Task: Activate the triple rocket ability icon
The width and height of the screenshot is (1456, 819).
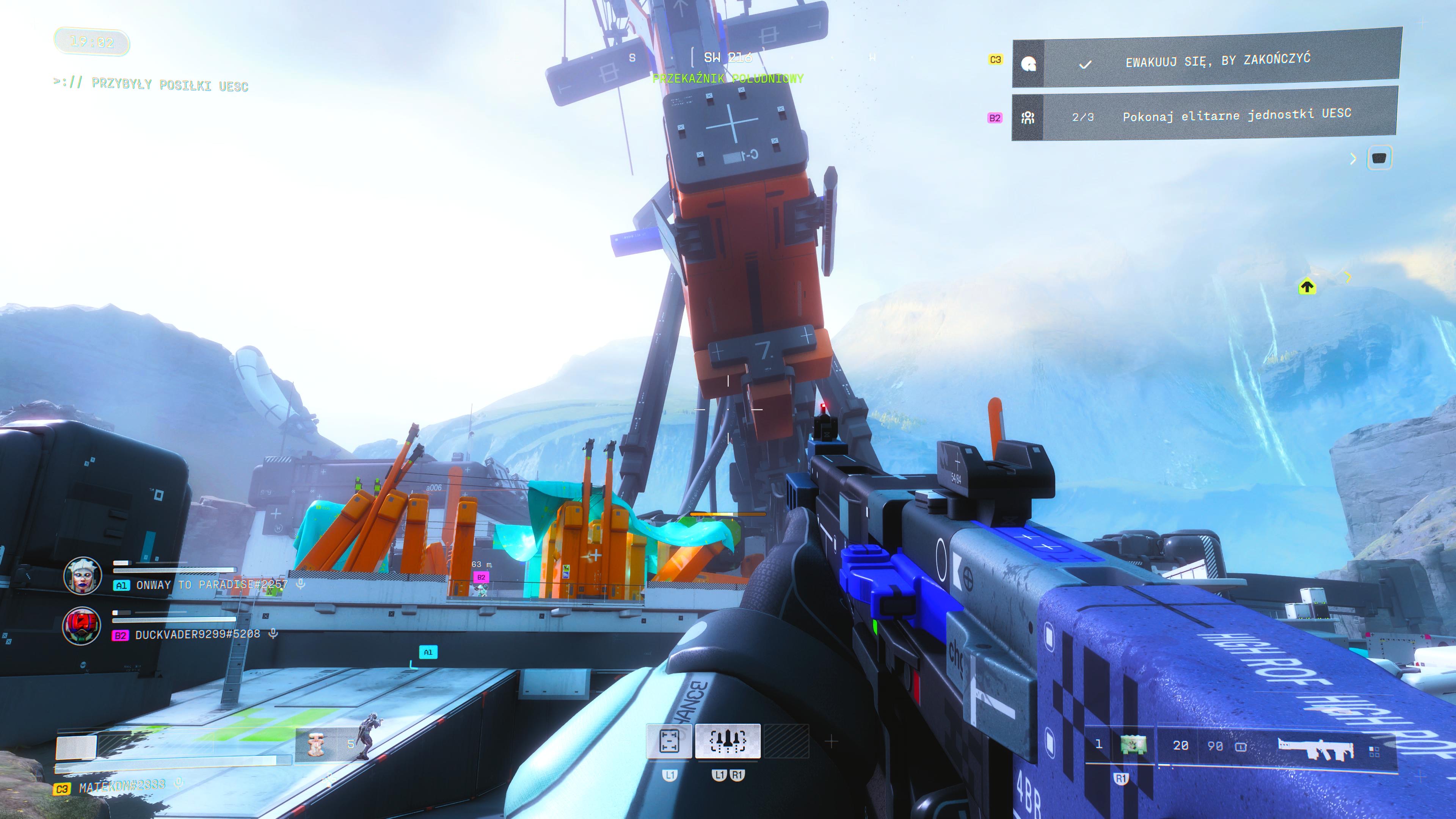Action: coord(728,741)
